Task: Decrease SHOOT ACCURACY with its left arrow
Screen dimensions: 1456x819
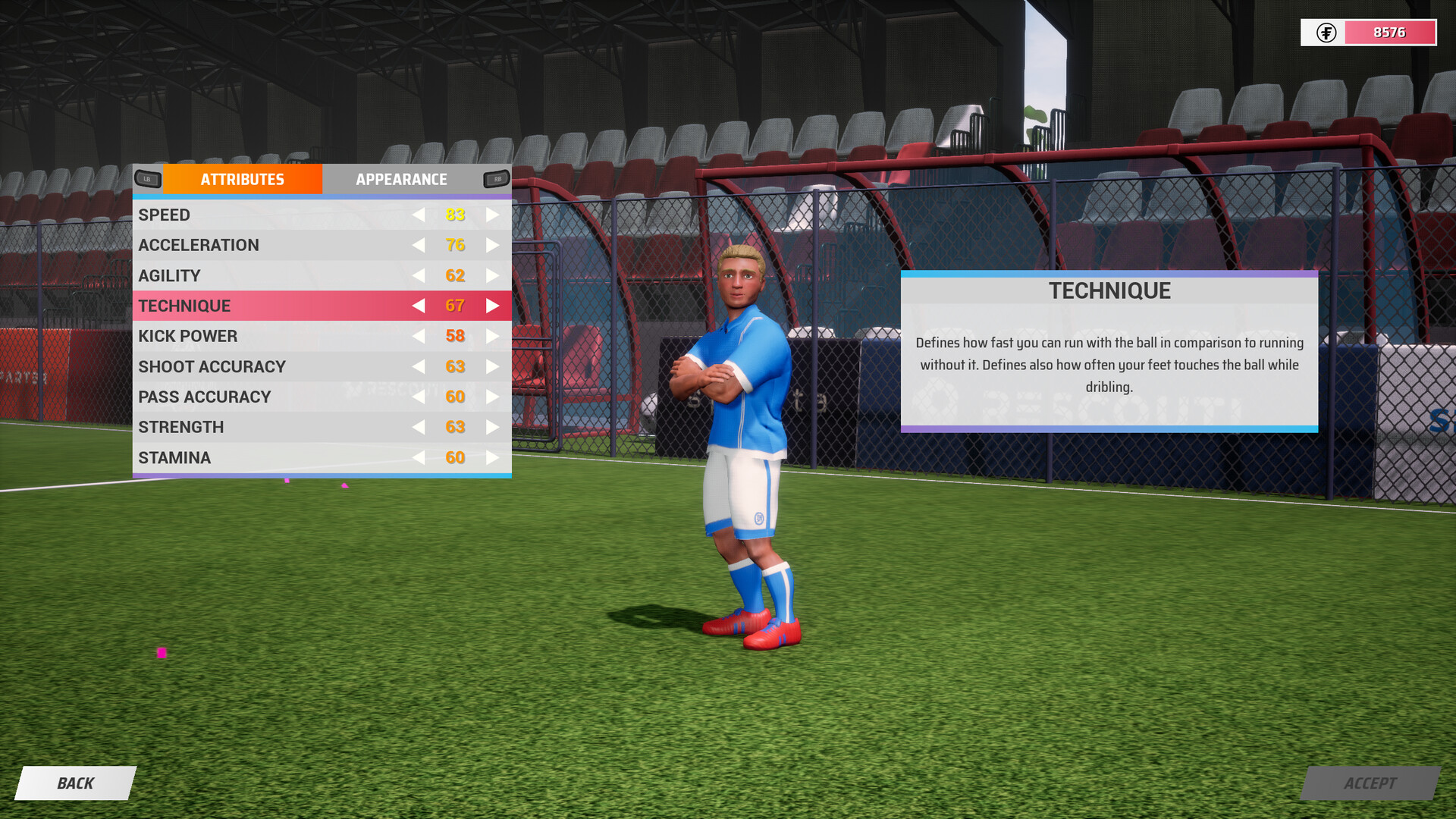Action: click(x=418, y=366)
